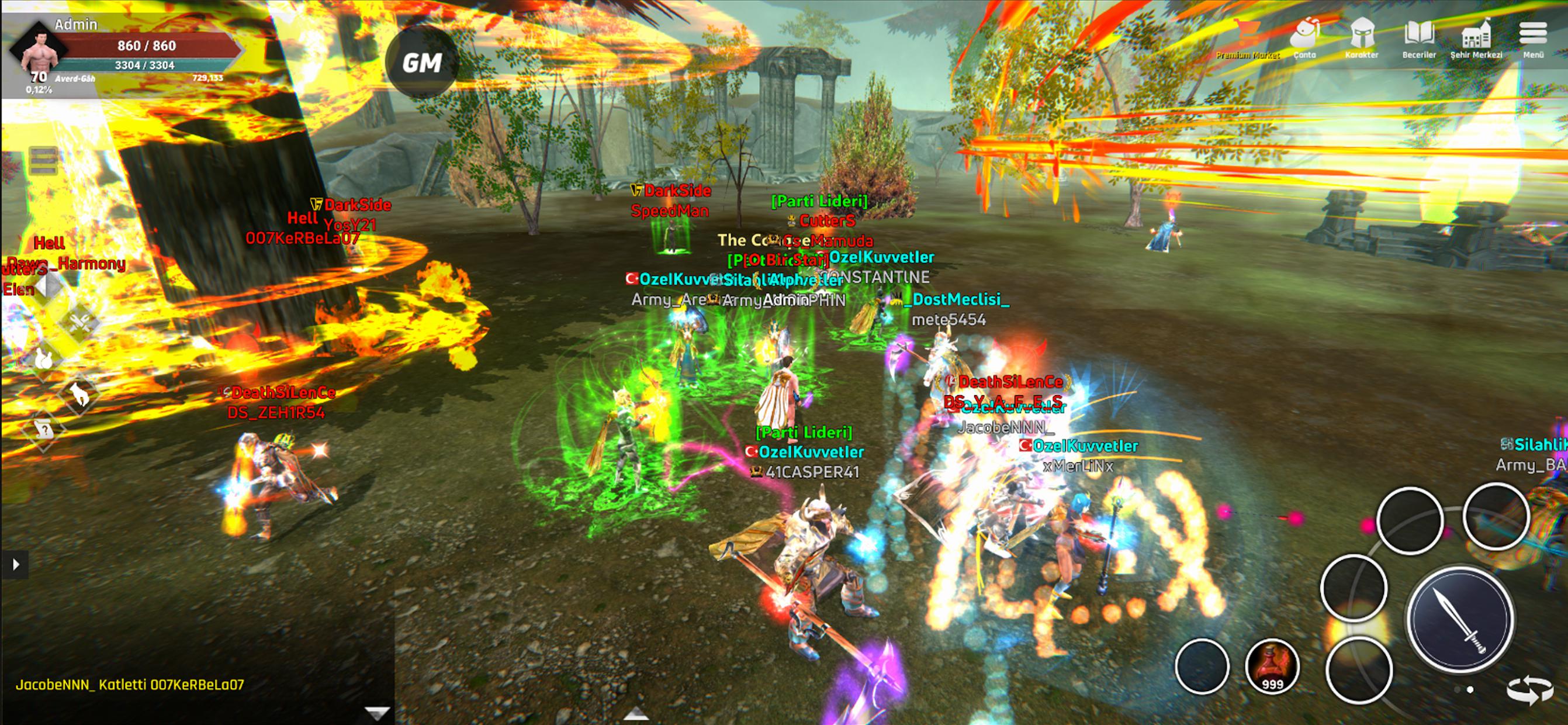Open the Çanta bag inventory
Image resolution: width=1568 pixels, height=725 pixels.
click(x=1304, y=38)
